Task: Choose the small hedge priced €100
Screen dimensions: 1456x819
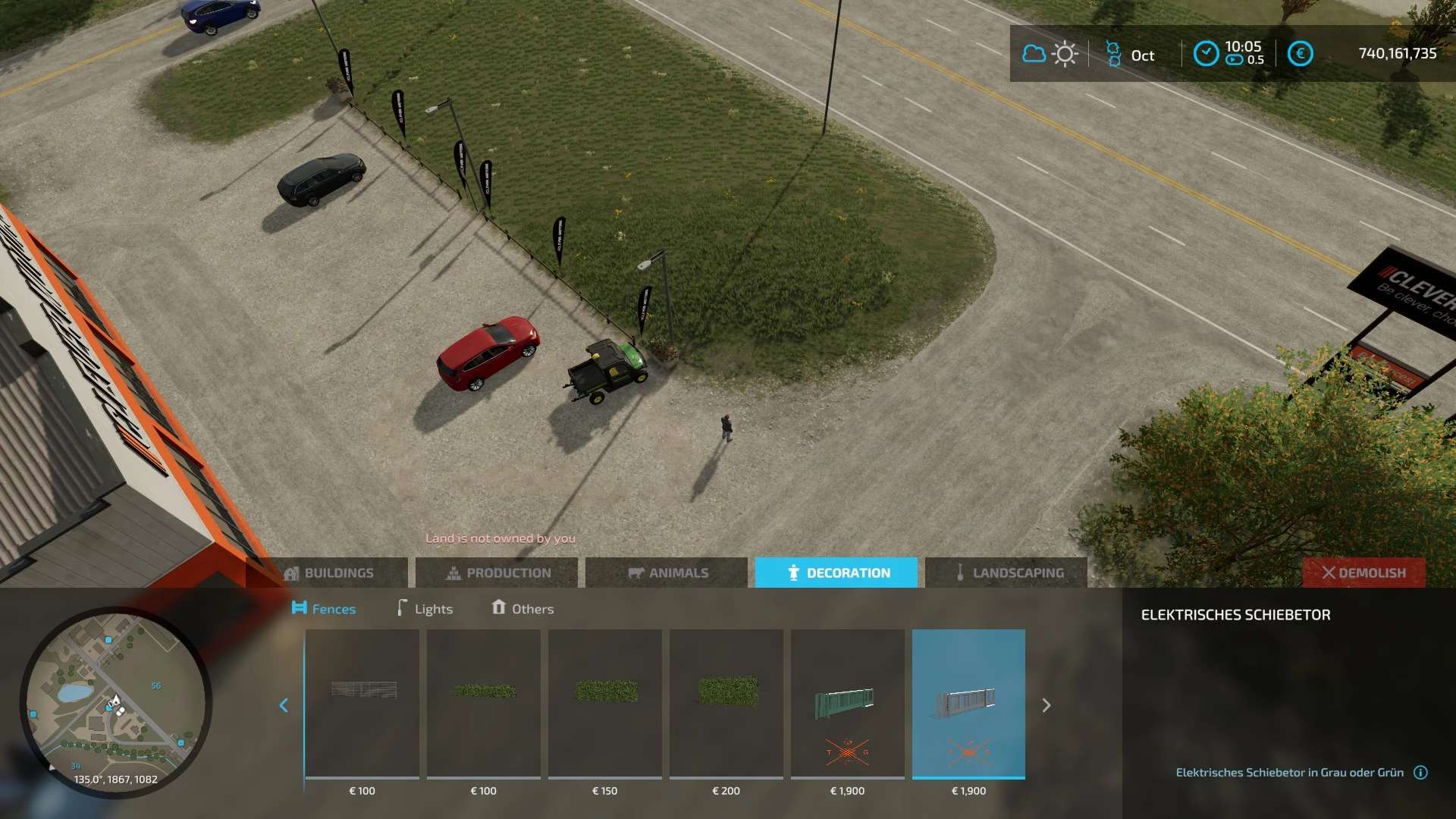Action: (x=484, y=704)
